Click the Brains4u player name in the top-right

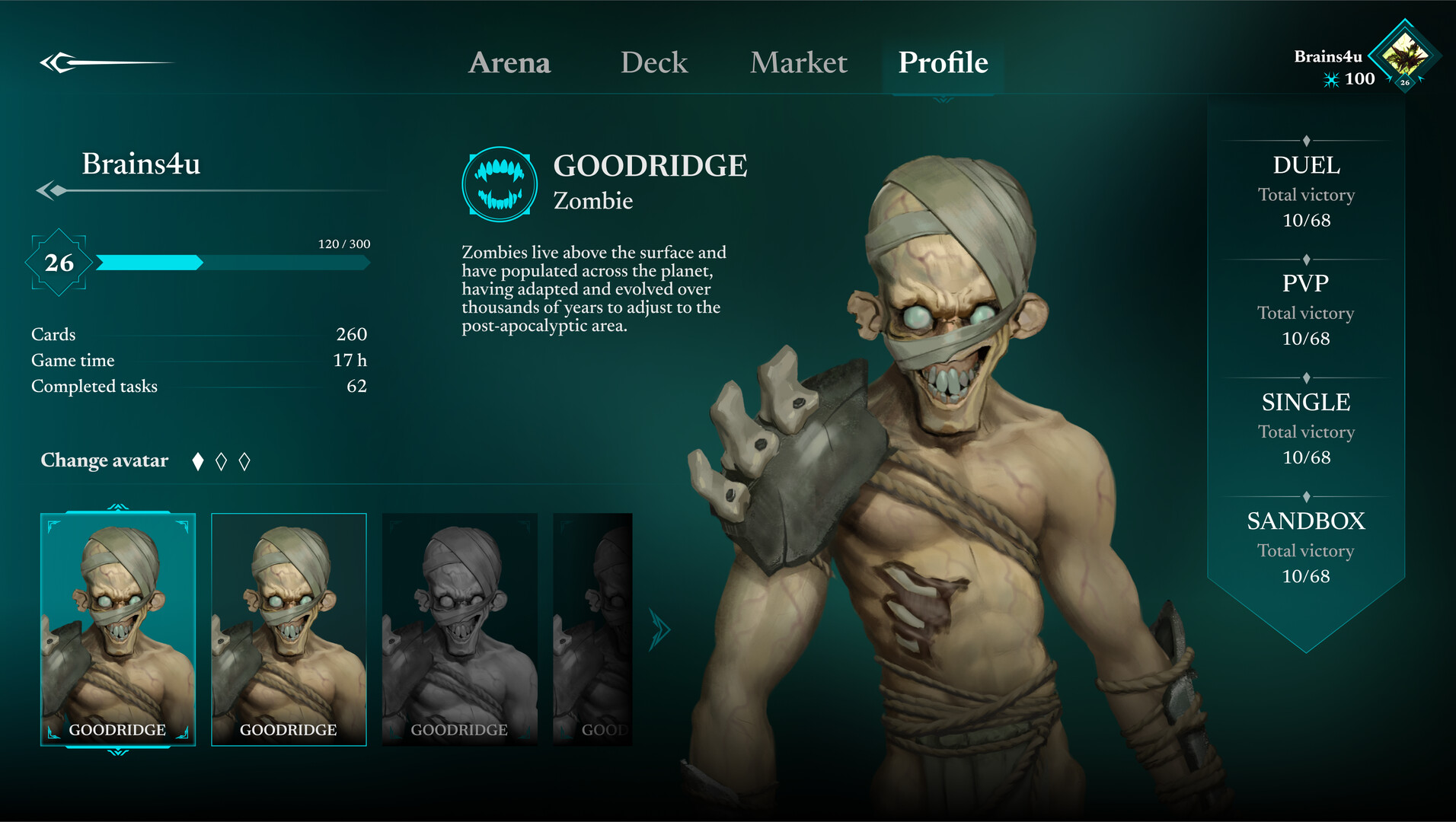(1329, 54)
